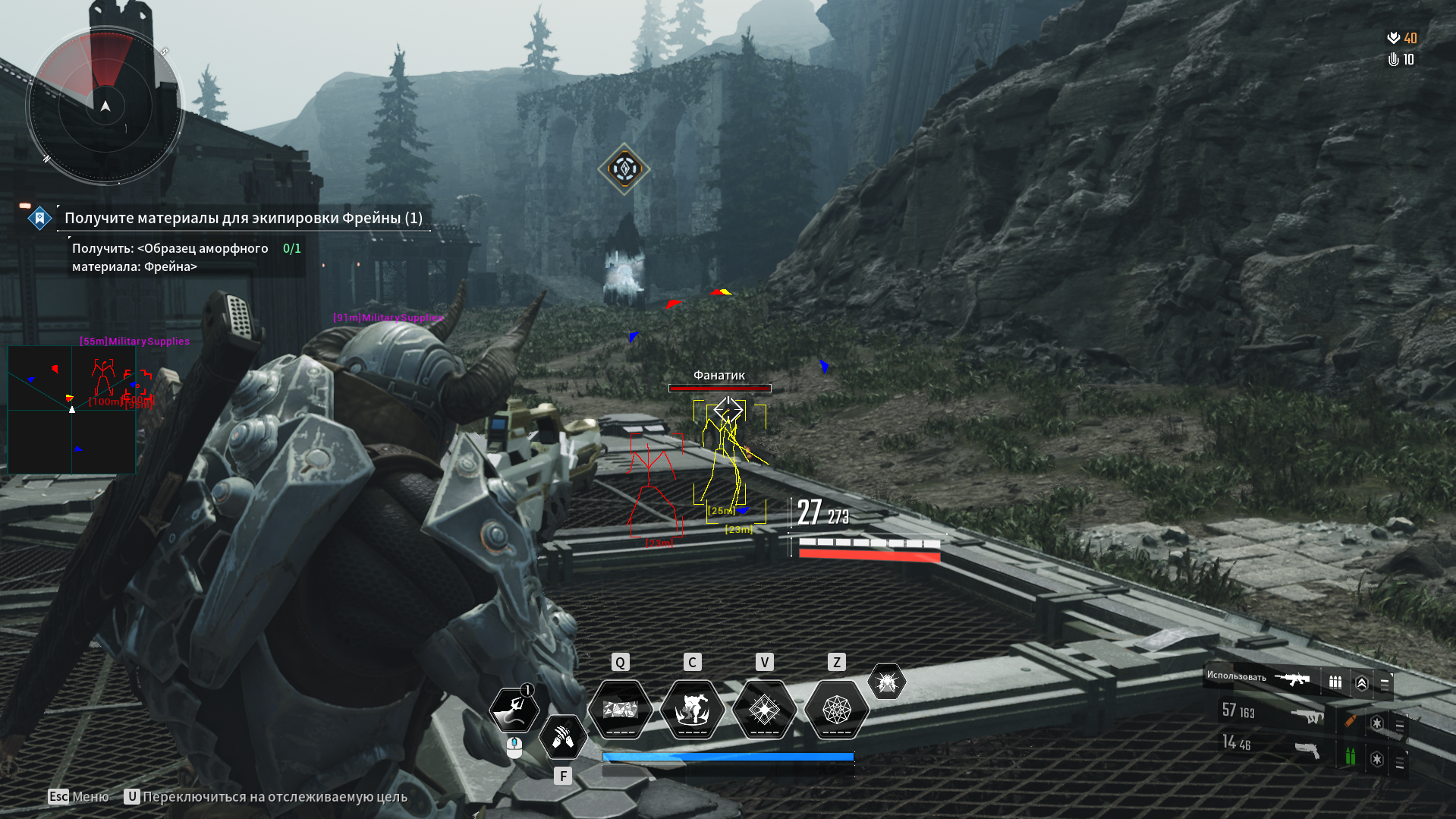Open the Freyna equipment materials quest tracker
This screenshot has height=819, width=1456.
pyautogui.click(x=243, y=219)
